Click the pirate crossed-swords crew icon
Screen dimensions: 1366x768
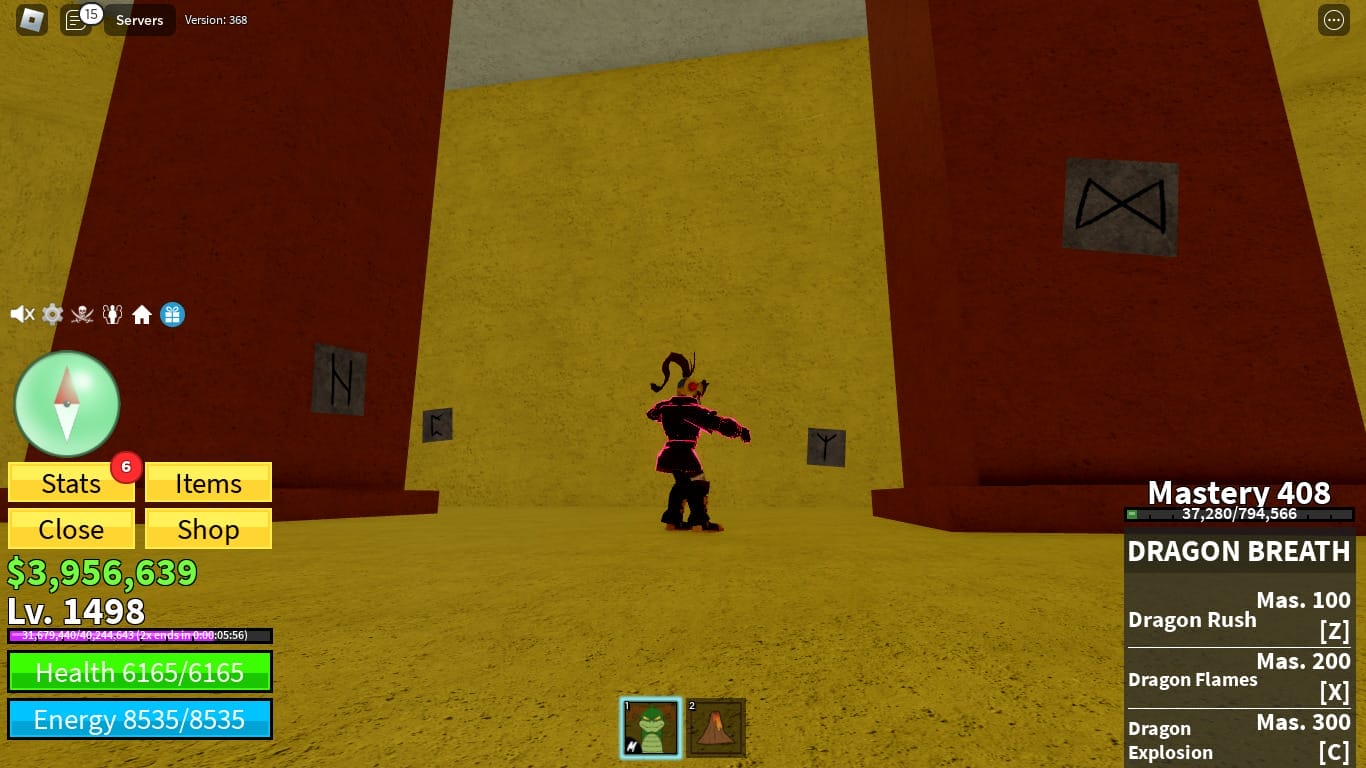click(82, 314)
